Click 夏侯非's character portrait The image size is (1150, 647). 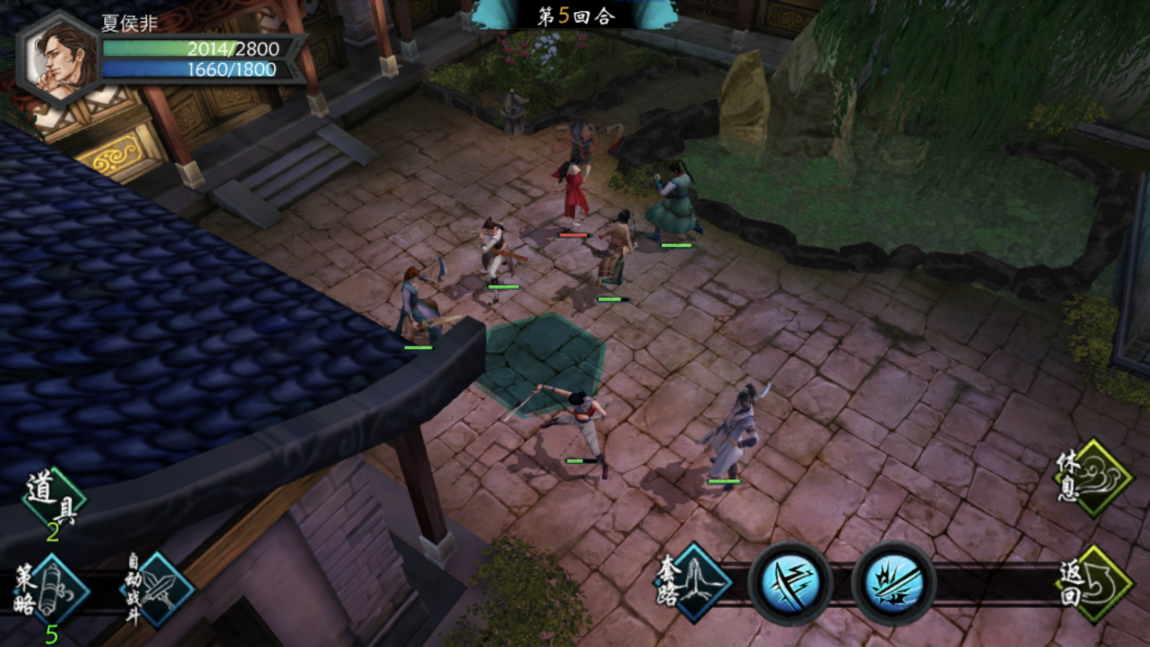[x=58, y=59]
